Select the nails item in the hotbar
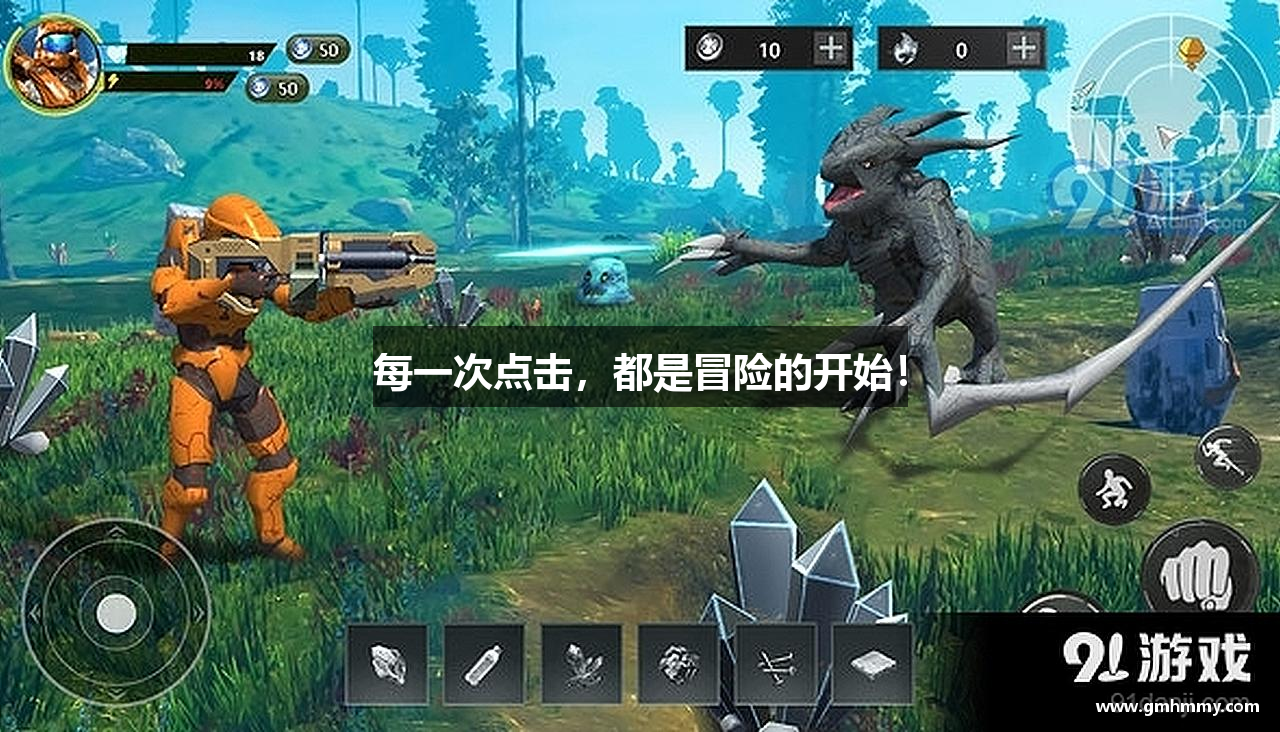Image resolution: width=1280 pixels, height=732 pixels. coord(773,662)
